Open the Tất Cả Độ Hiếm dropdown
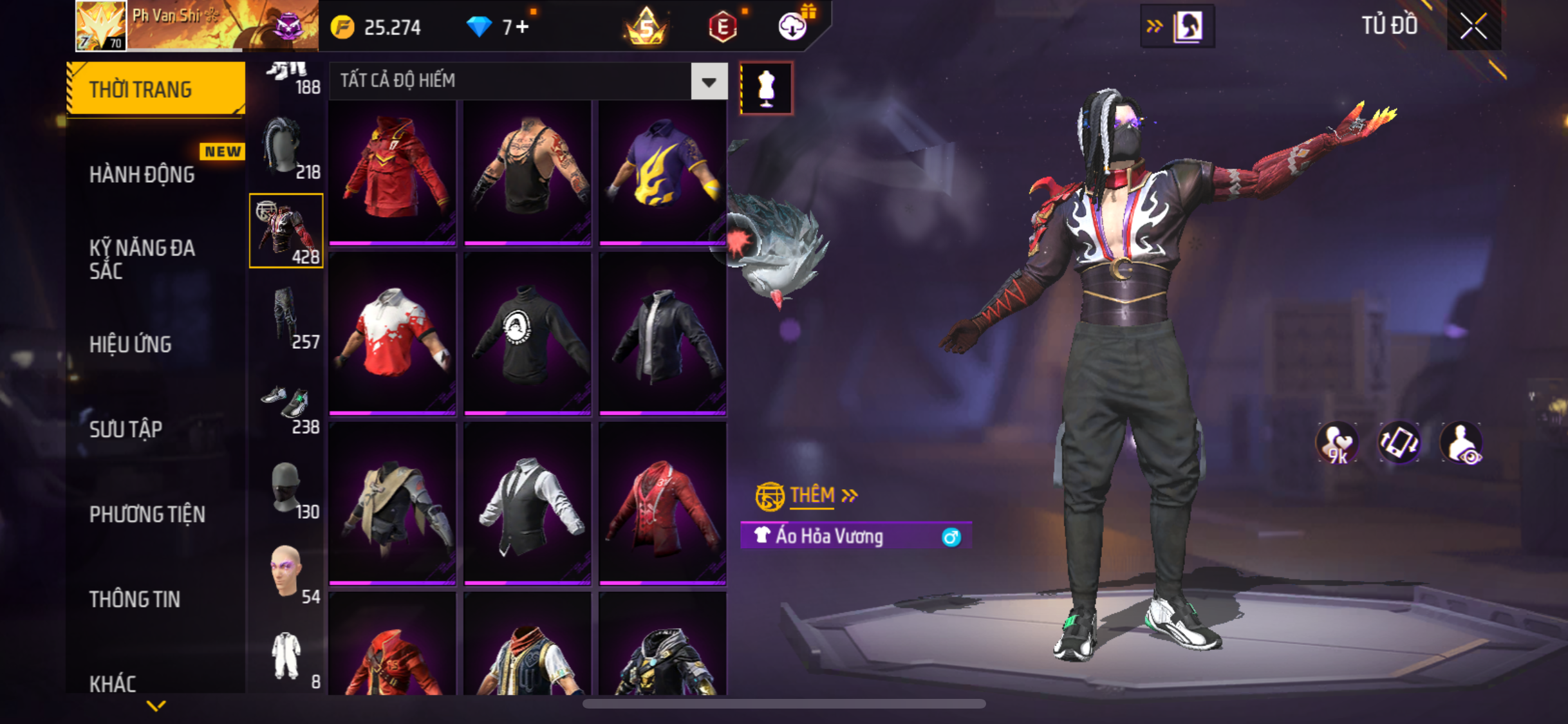The height and width of the screenshot is (724, 1568). (x=709, y=82)
